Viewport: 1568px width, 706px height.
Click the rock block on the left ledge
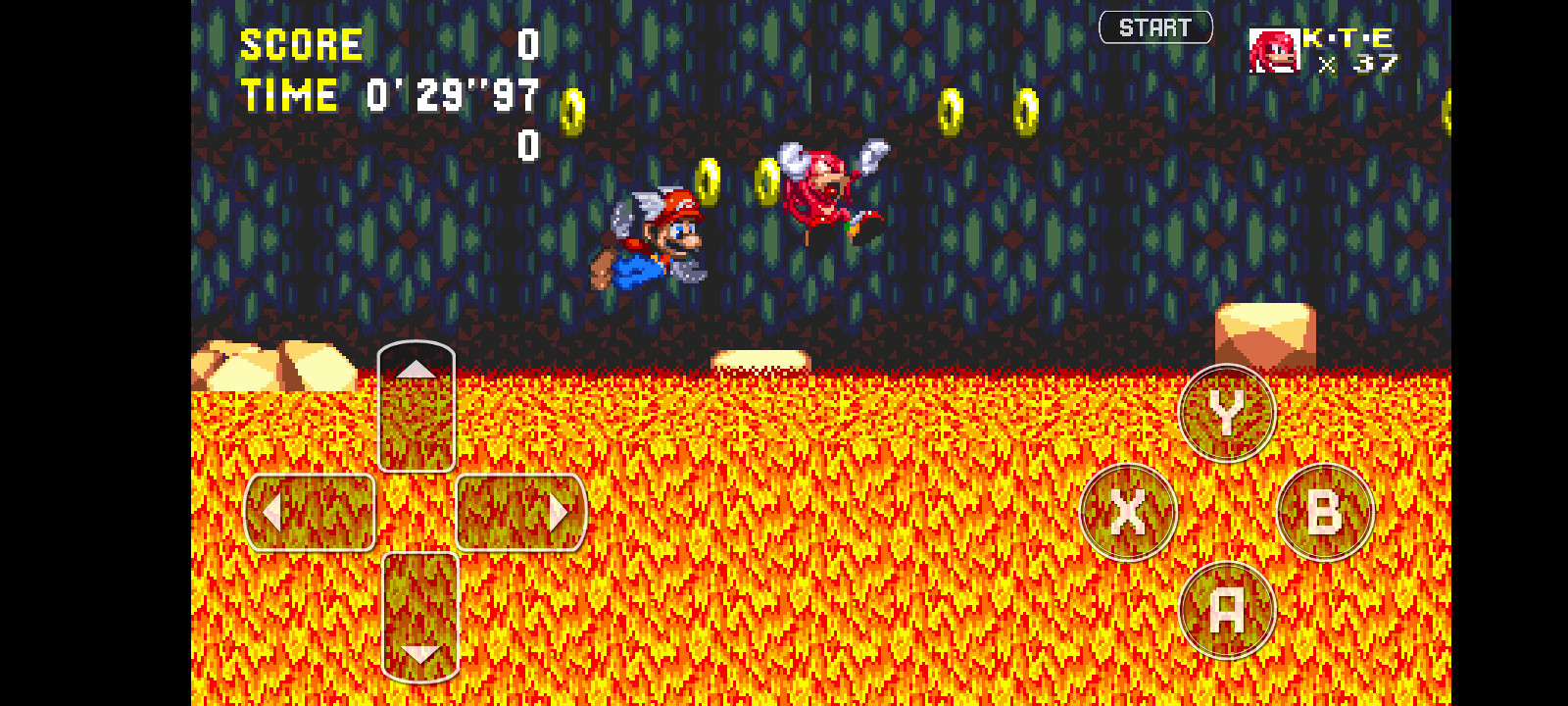click(274, 368)
